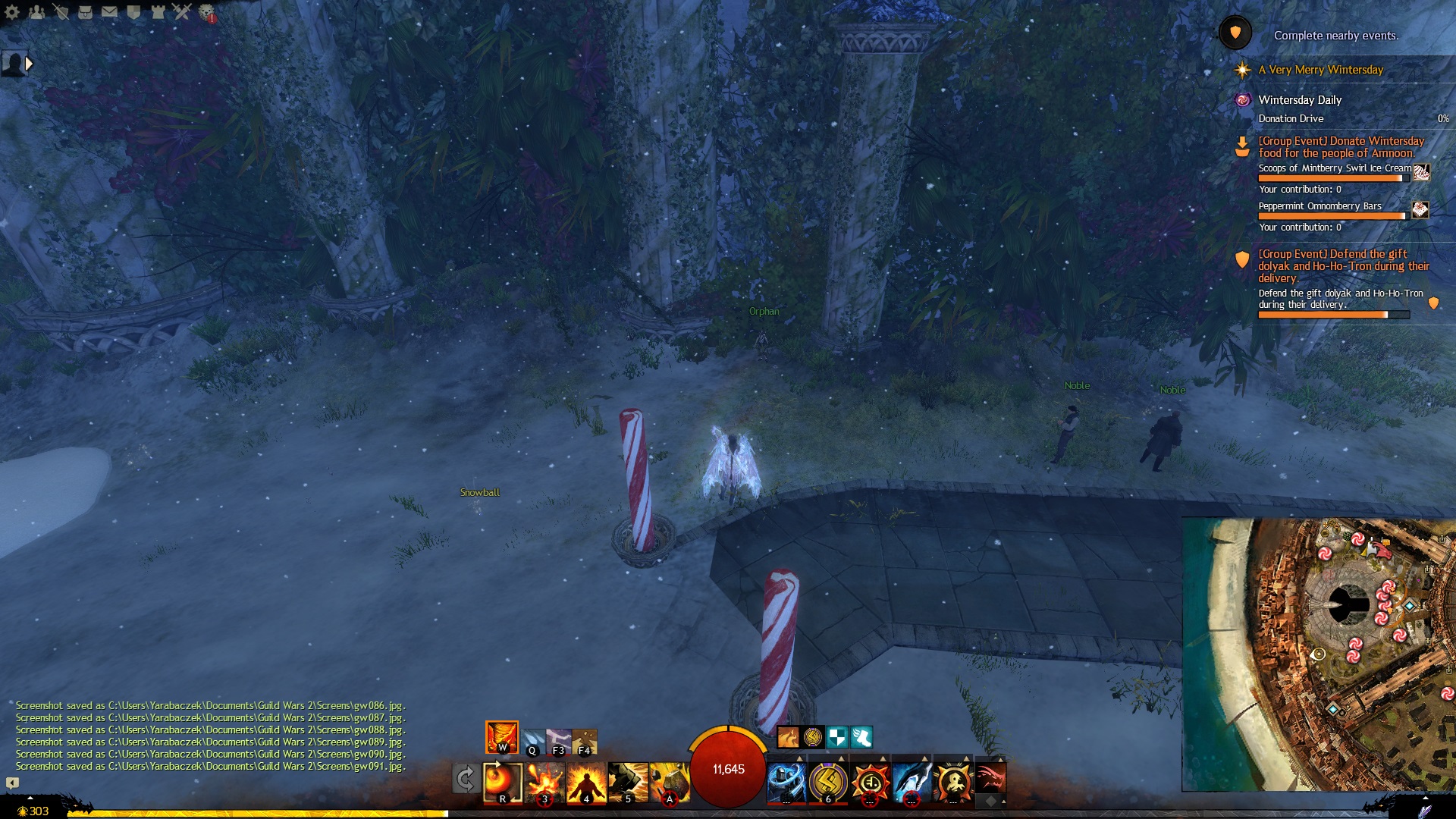This screenshot has width=1456, height=819.
Task: Open the game menu gear icon
Action: (x=12, y=11)
